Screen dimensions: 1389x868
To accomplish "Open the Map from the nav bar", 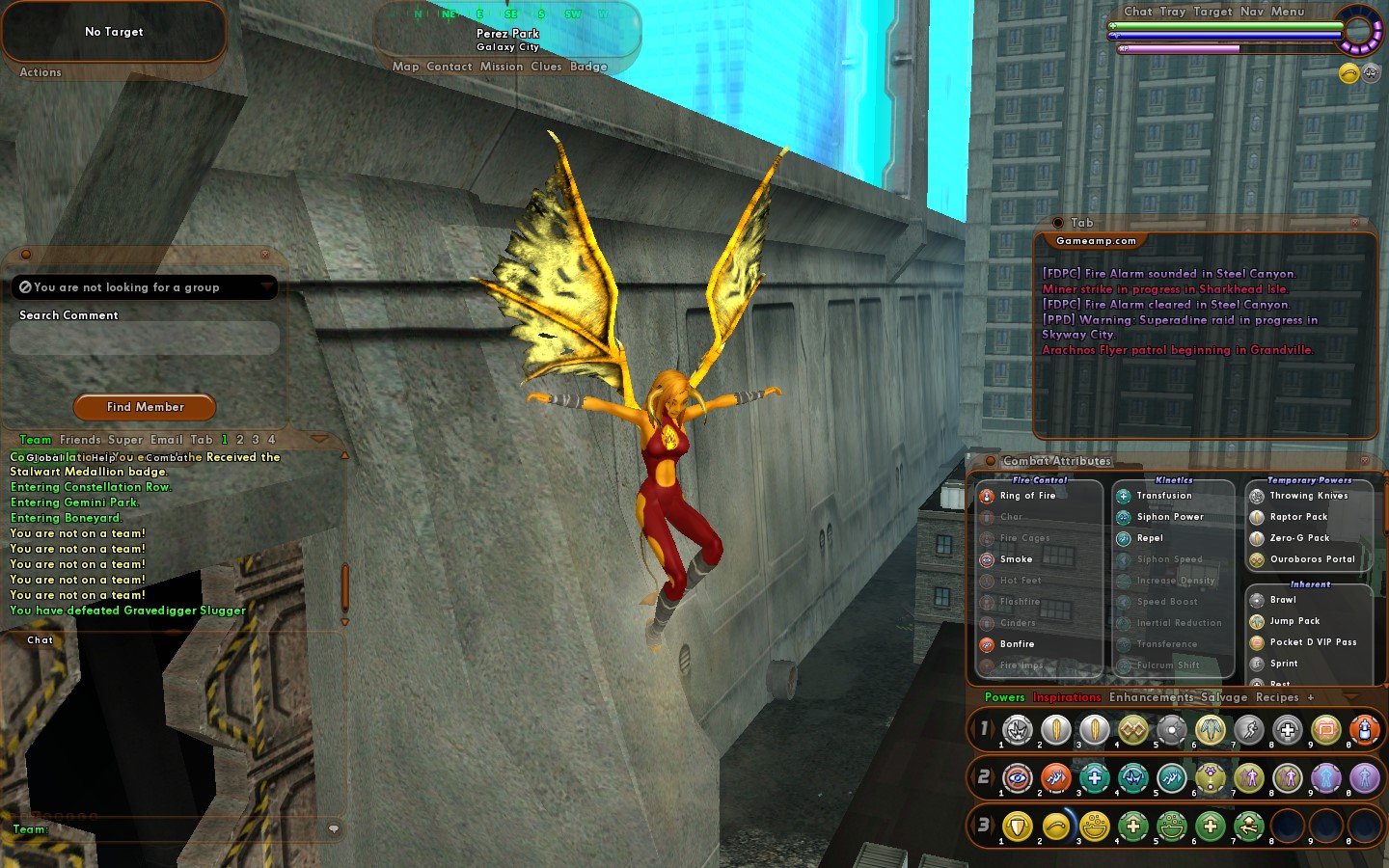I will [405, 67].
